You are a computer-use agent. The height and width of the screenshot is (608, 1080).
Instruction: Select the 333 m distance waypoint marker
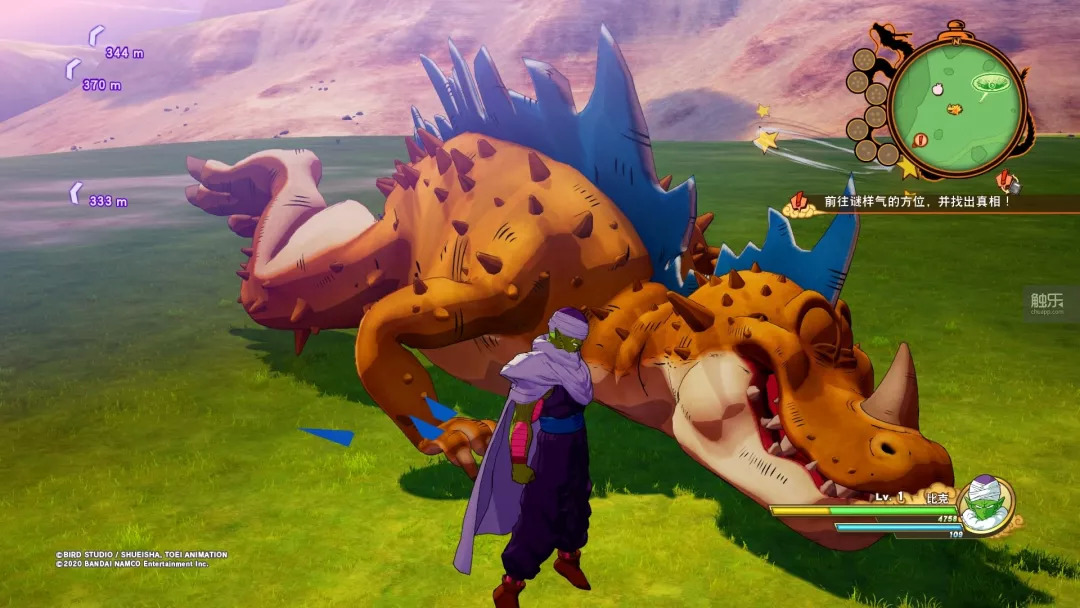pyautogui.click(x=76, y=193)
